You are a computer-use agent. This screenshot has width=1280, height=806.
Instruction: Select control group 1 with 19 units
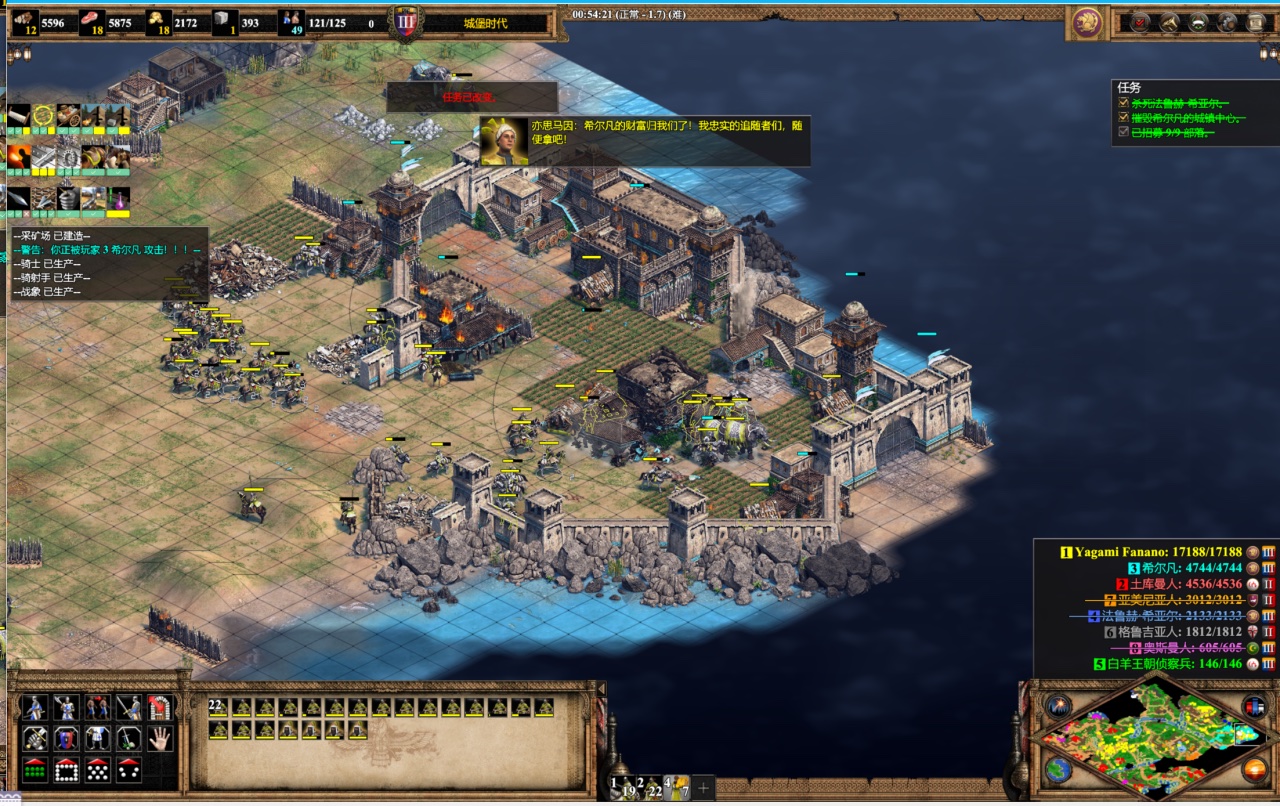pyautogui.click(x=624, y=788)
